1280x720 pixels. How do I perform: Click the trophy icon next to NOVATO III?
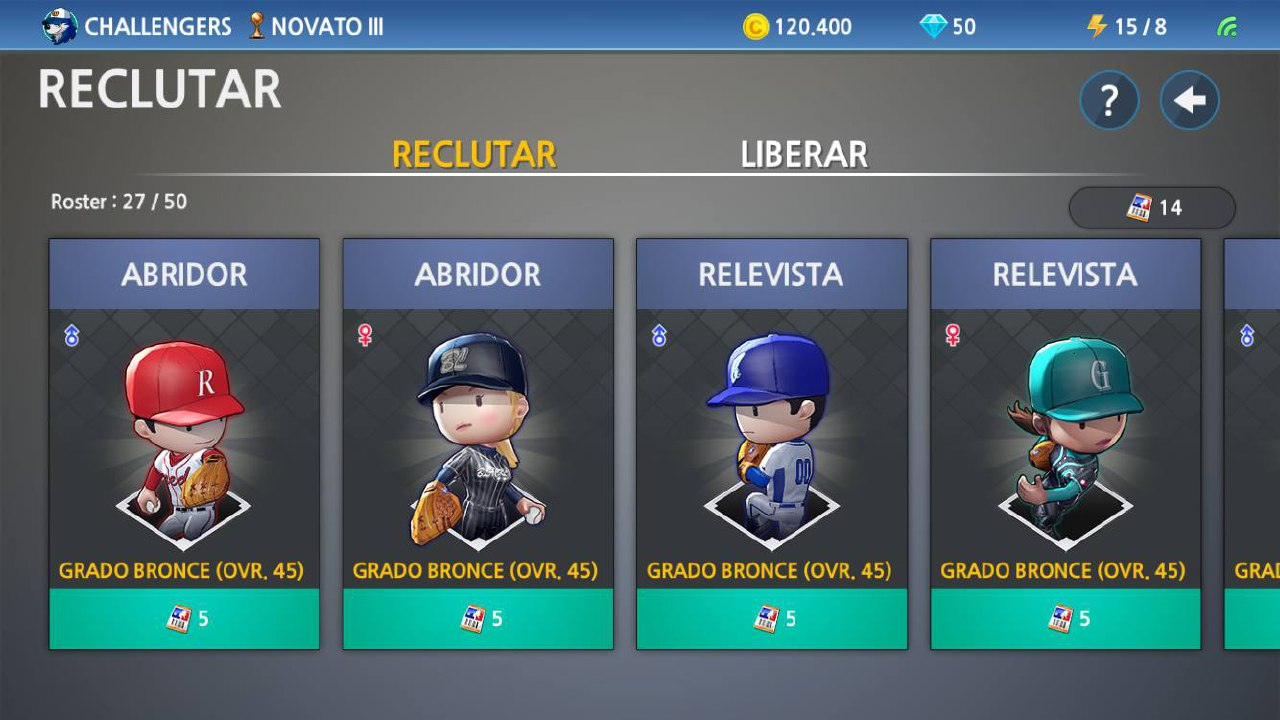click(256, 27)
